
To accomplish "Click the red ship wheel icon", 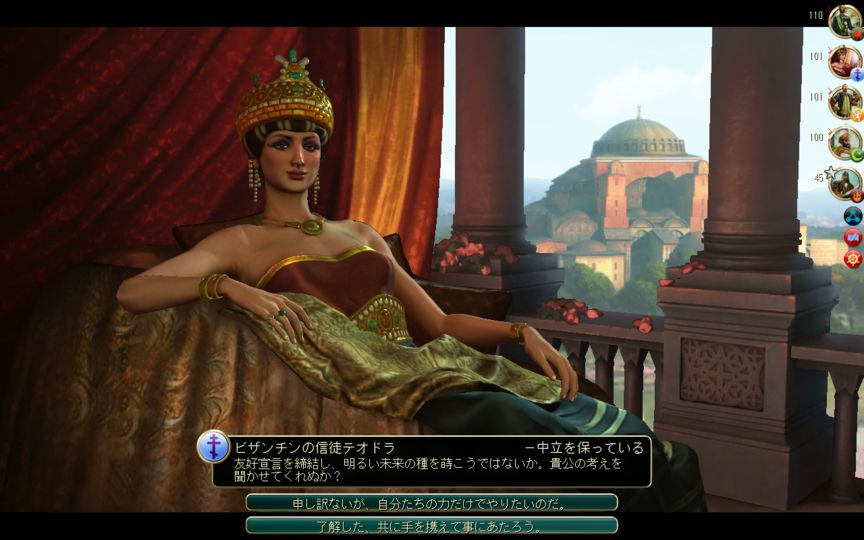I will tap(853, 259).
